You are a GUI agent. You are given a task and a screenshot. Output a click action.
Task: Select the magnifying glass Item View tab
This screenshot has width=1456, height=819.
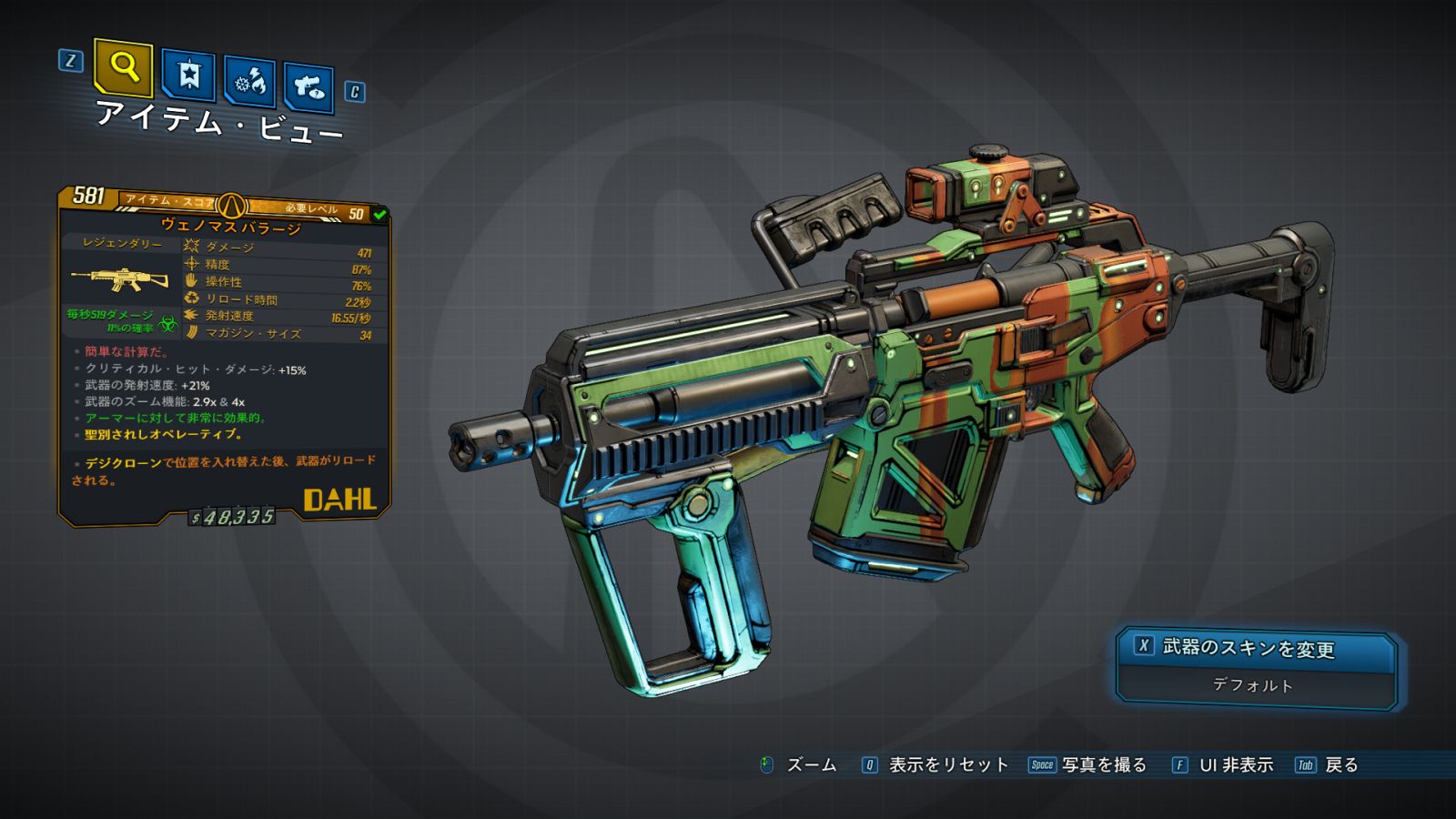coord(123,68)
